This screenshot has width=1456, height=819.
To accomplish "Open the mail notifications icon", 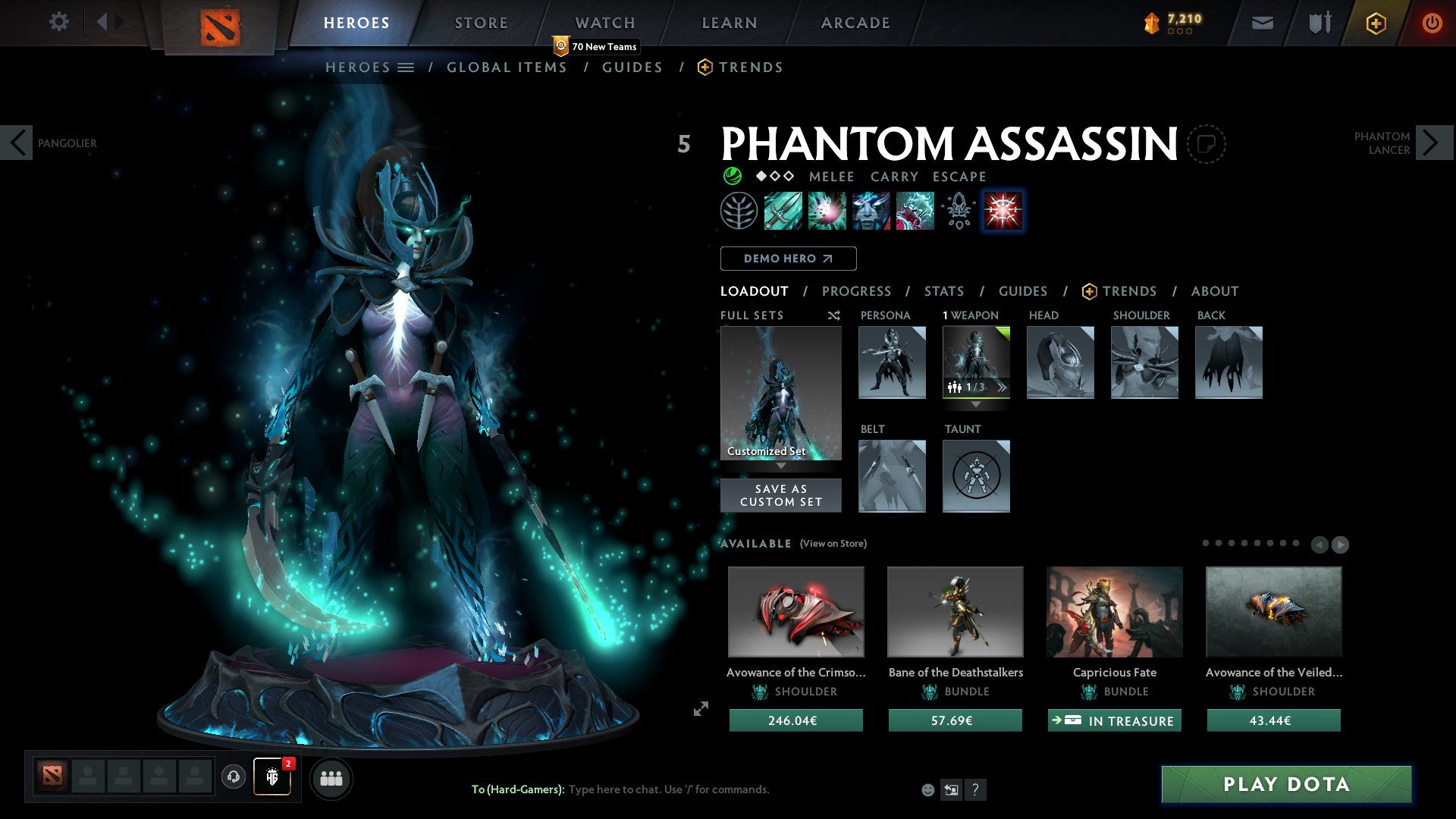I will [x=1262, y=23].
